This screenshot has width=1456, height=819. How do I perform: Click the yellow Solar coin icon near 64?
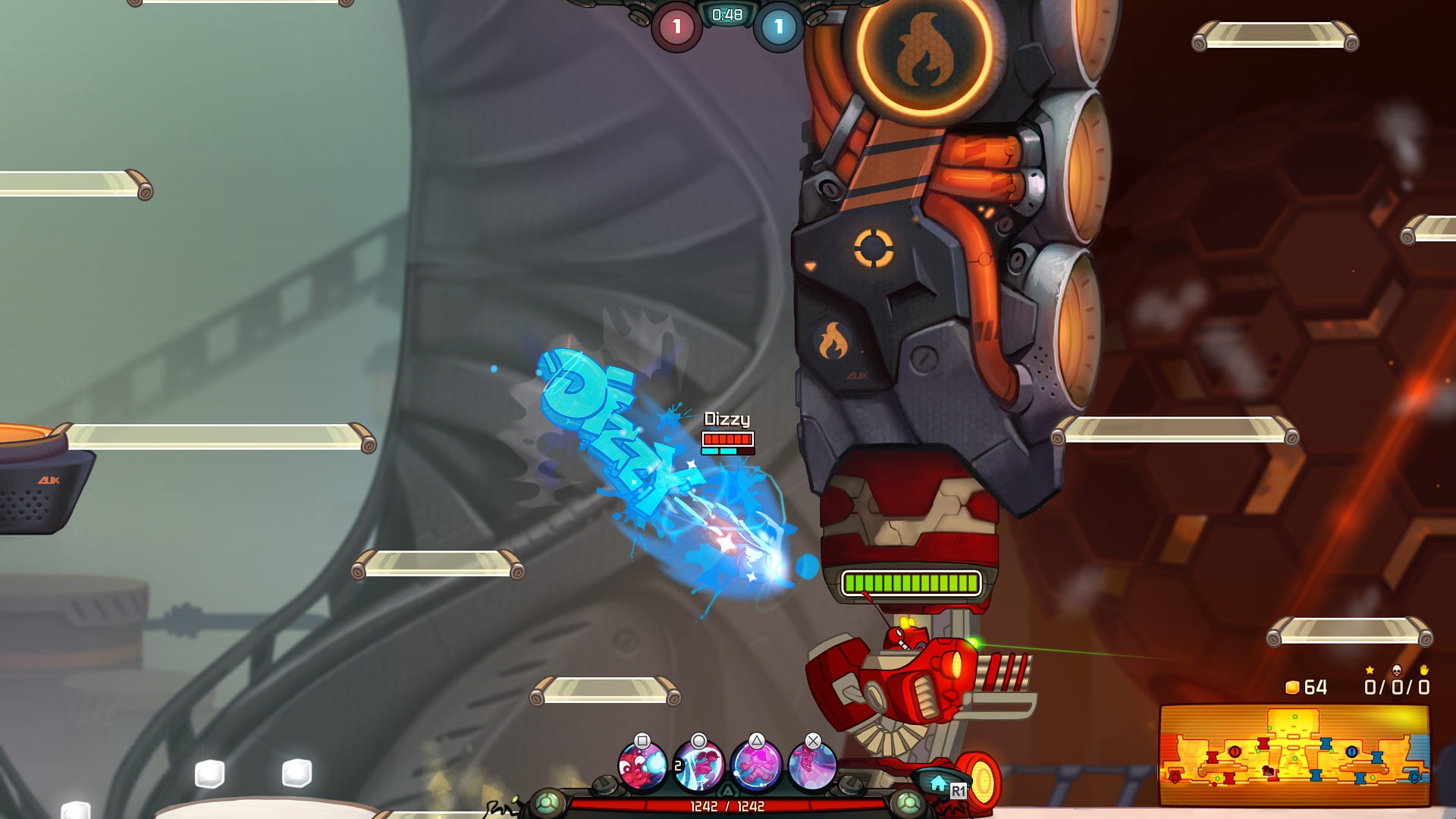click(x=1292, y=688)
